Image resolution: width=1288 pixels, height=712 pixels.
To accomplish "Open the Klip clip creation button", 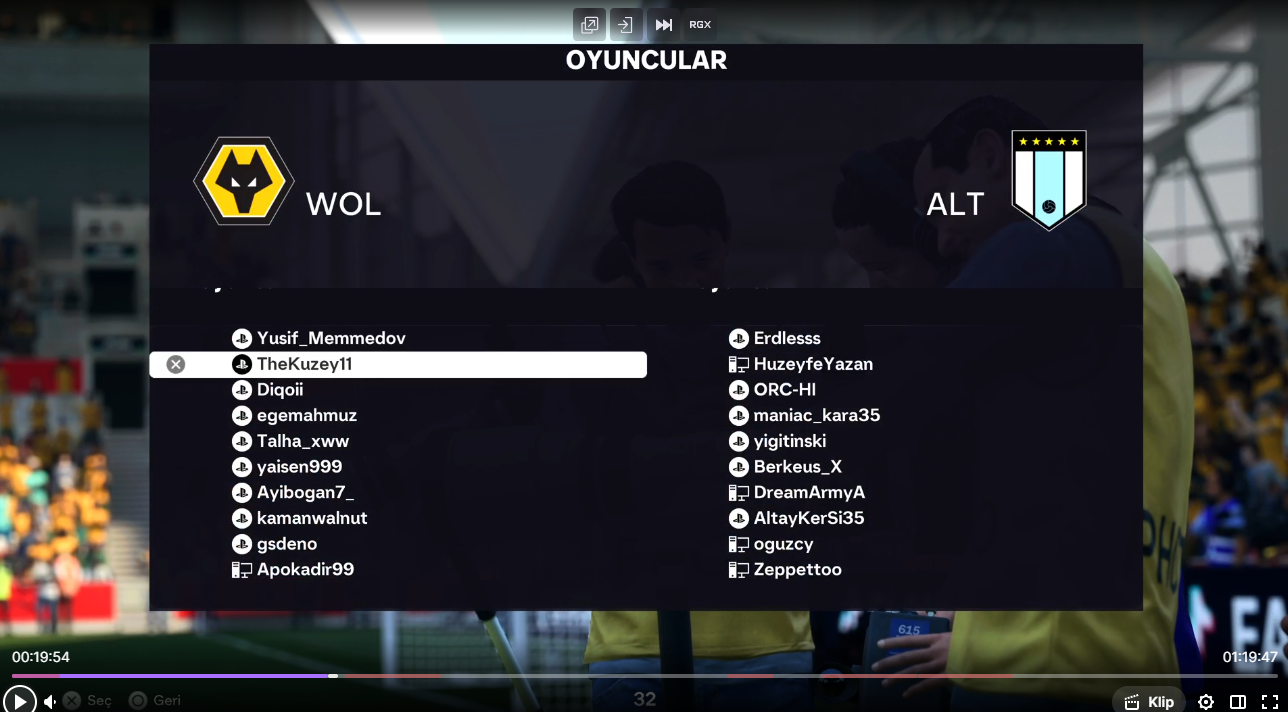I will point(1149,702).
